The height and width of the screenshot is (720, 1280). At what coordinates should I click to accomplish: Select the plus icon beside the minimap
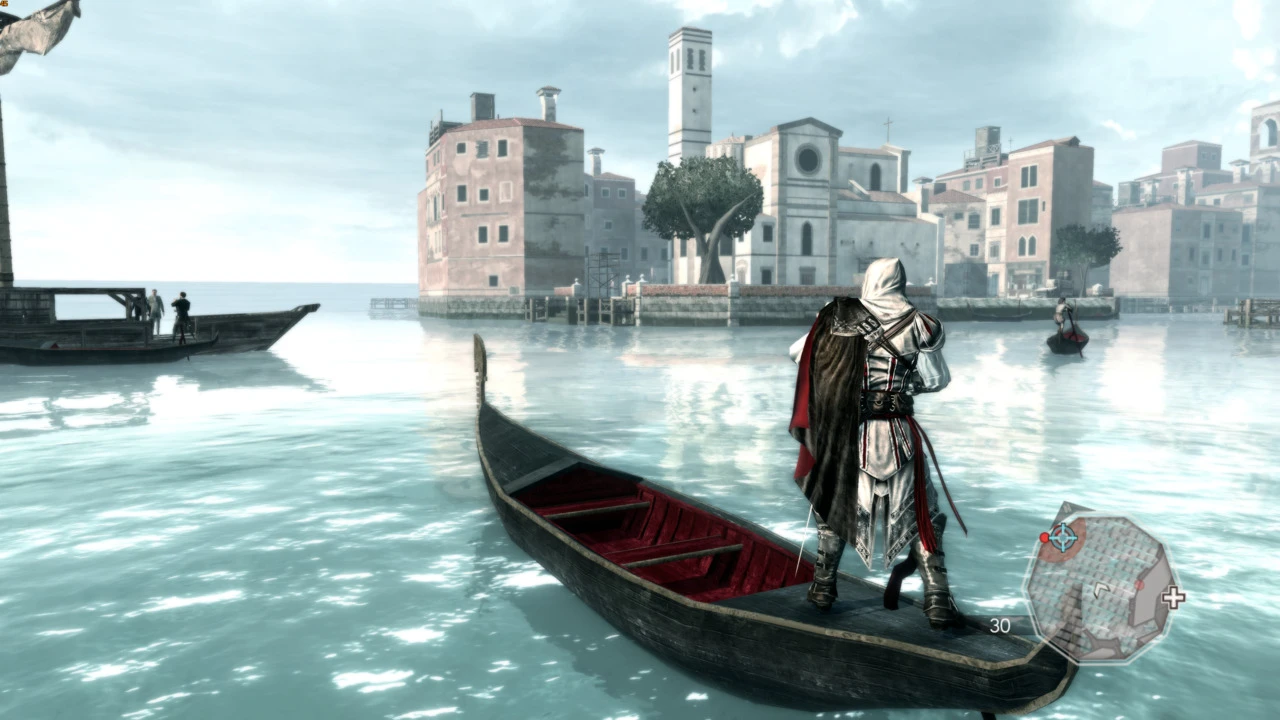[x=1173, y=598]
